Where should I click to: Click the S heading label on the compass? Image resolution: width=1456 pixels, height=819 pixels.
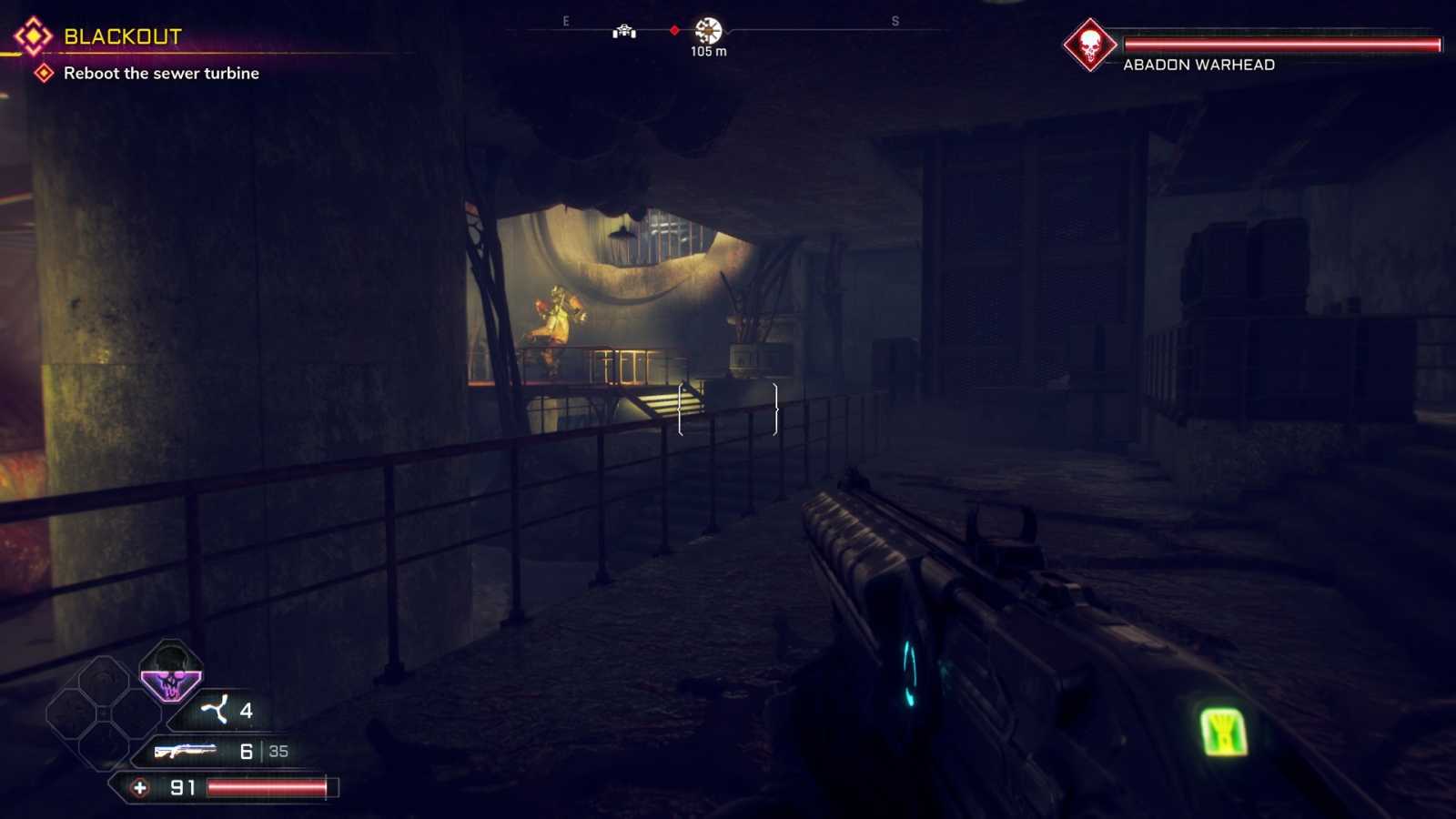895,21
